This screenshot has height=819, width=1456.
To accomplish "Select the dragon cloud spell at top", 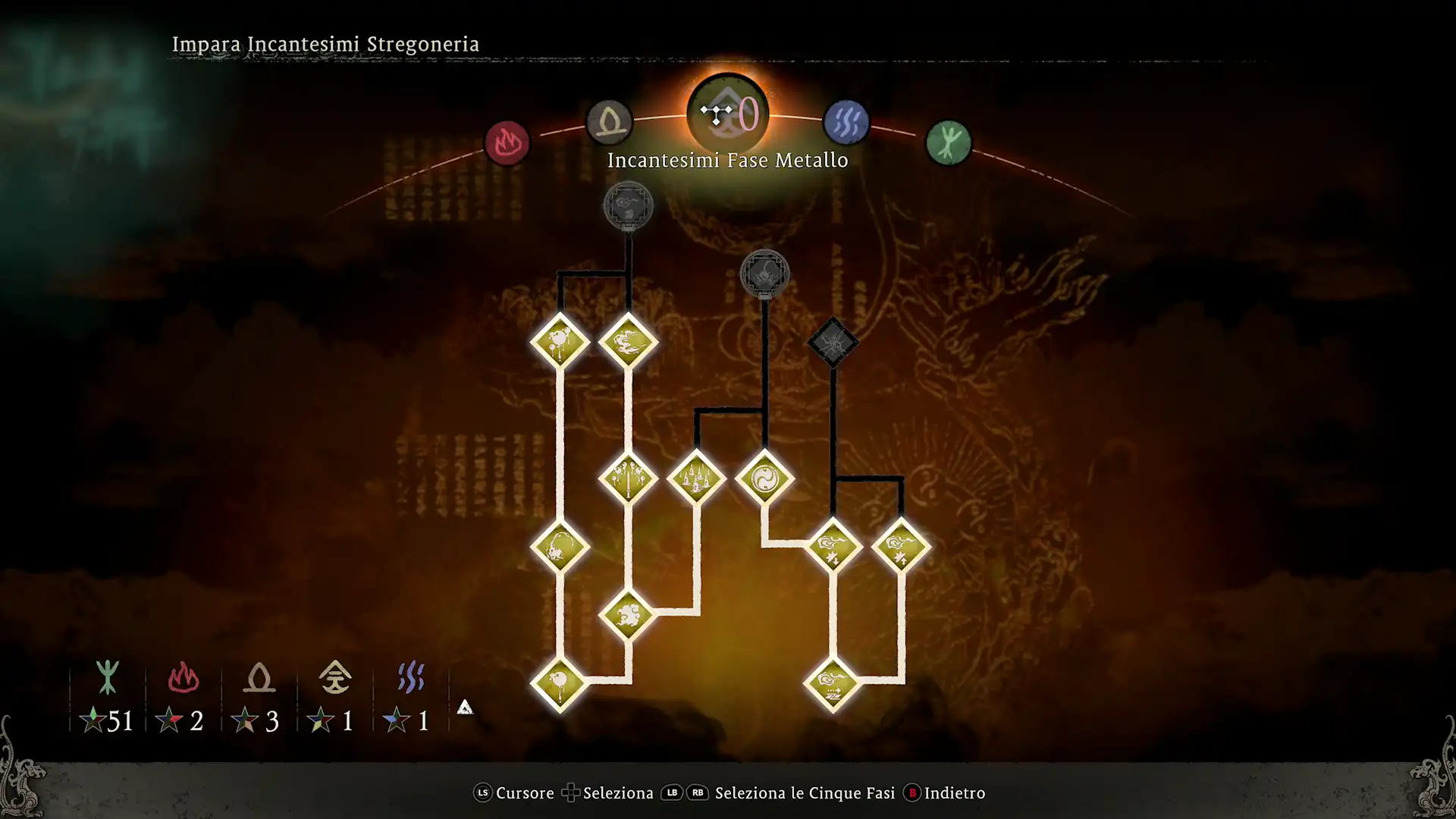I will tap(628, 343).
